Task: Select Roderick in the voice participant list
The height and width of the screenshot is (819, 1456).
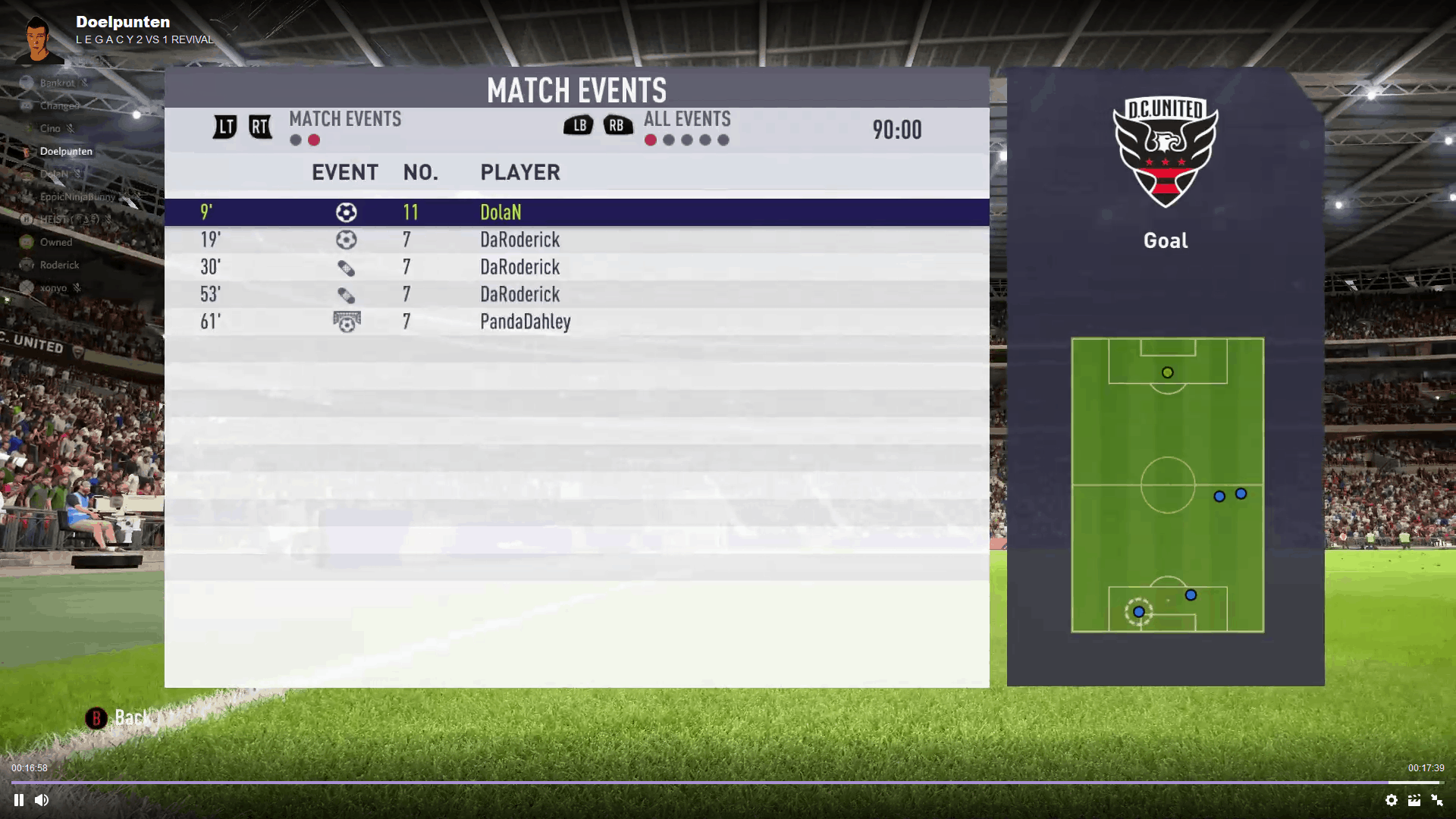Action: (59, 265)
